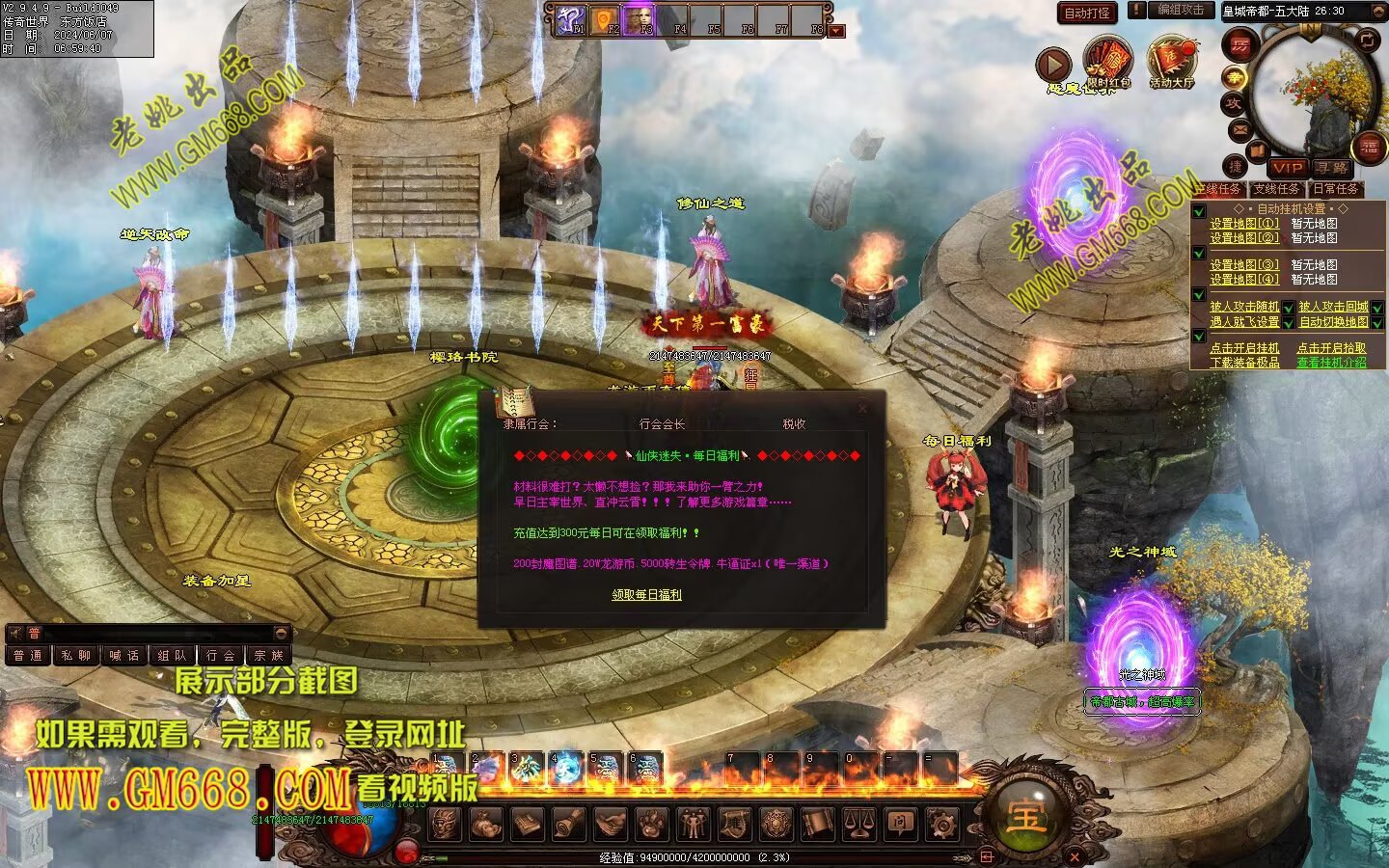1389x868 pixels.
Task: Click the round 宝 treasure orb button
Action: 1024,816
